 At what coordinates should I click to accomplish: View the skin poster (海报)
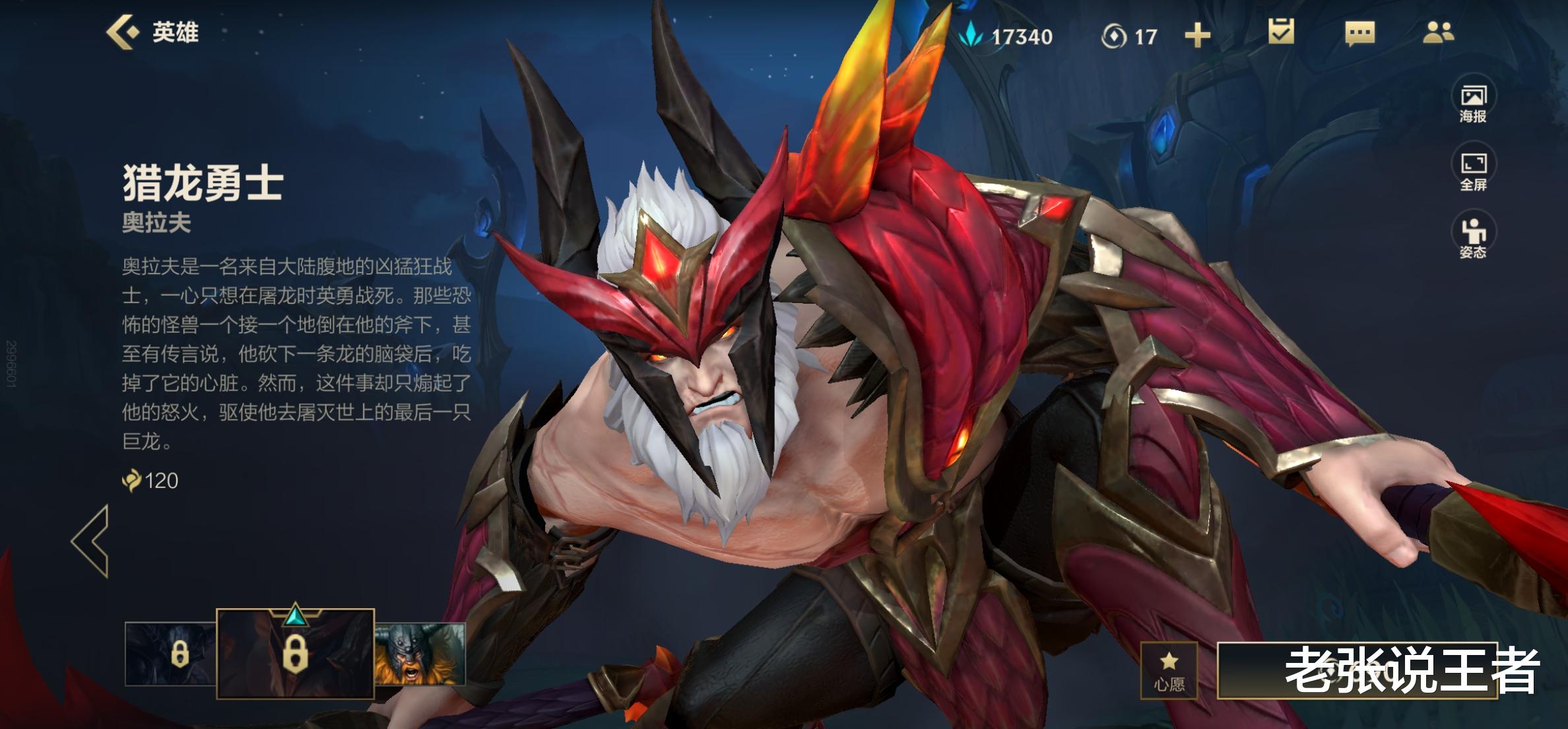tap(1473, 104)
